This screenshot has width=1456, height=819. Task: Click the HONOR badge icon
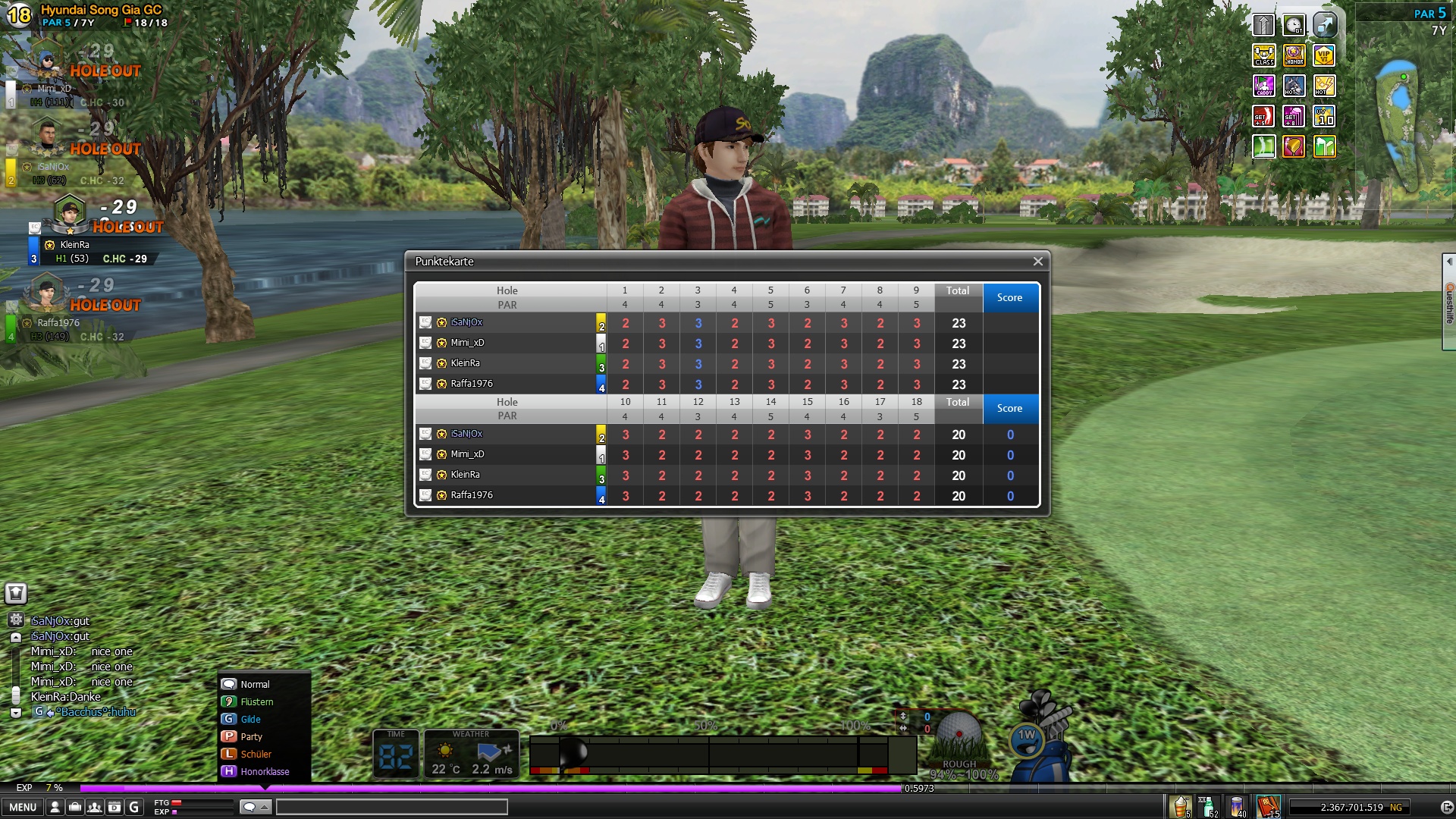tap(1294, 55)
